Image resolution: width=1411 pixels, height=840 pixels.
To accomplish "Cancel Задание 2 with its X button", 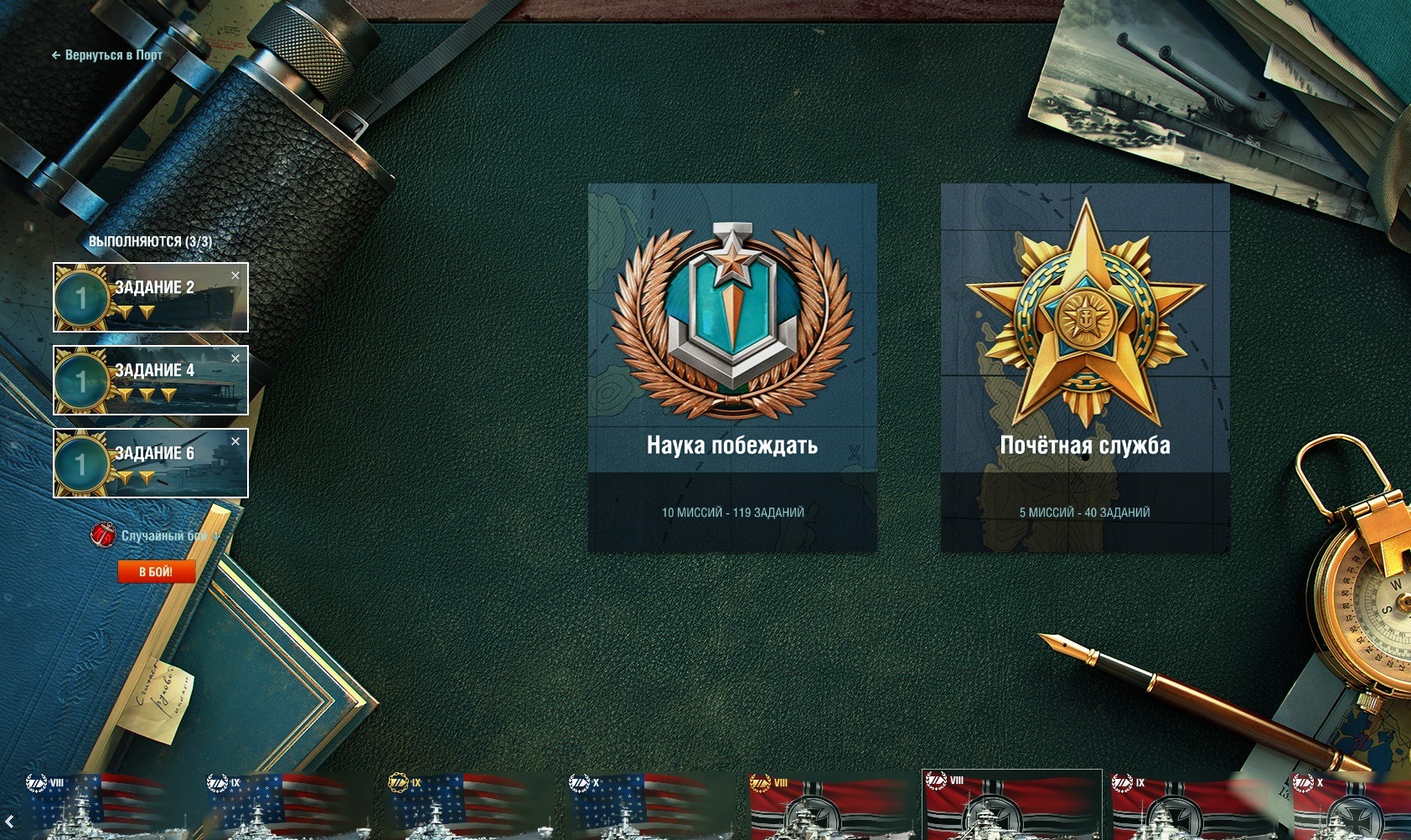I will click(235, 276).
